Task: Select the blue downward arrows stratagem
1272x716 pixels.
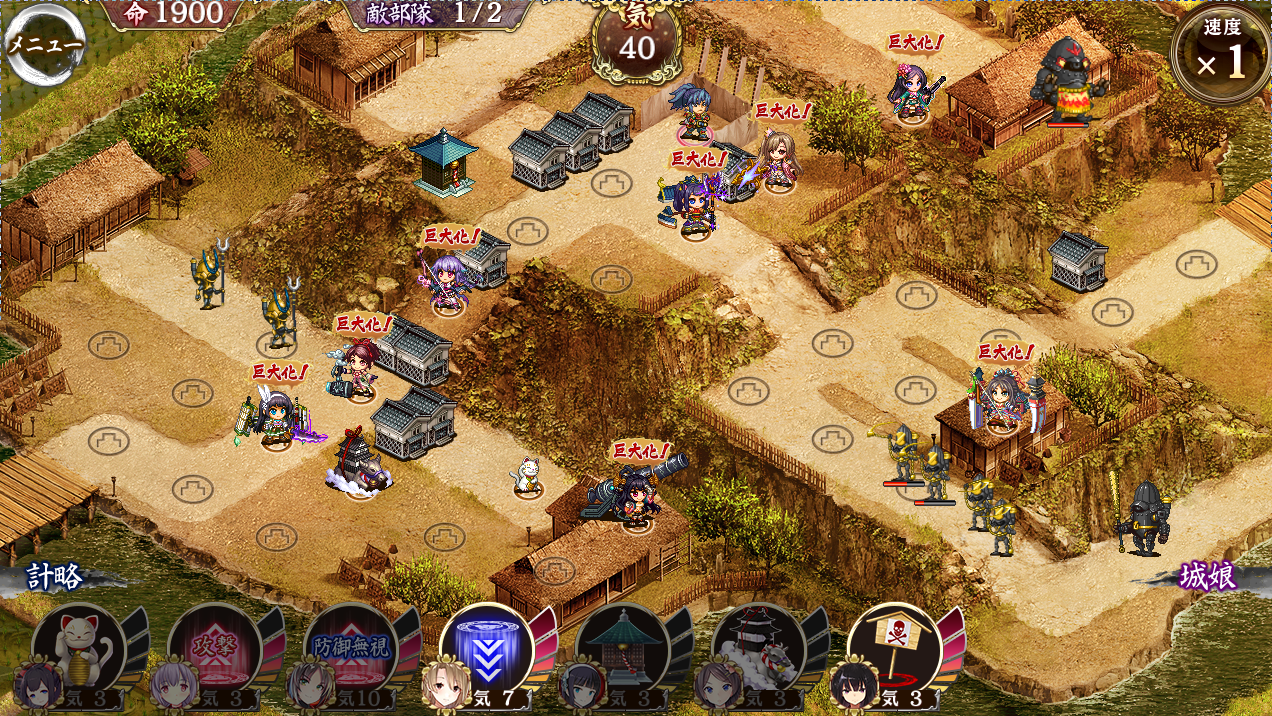Action: pos(487,650)
